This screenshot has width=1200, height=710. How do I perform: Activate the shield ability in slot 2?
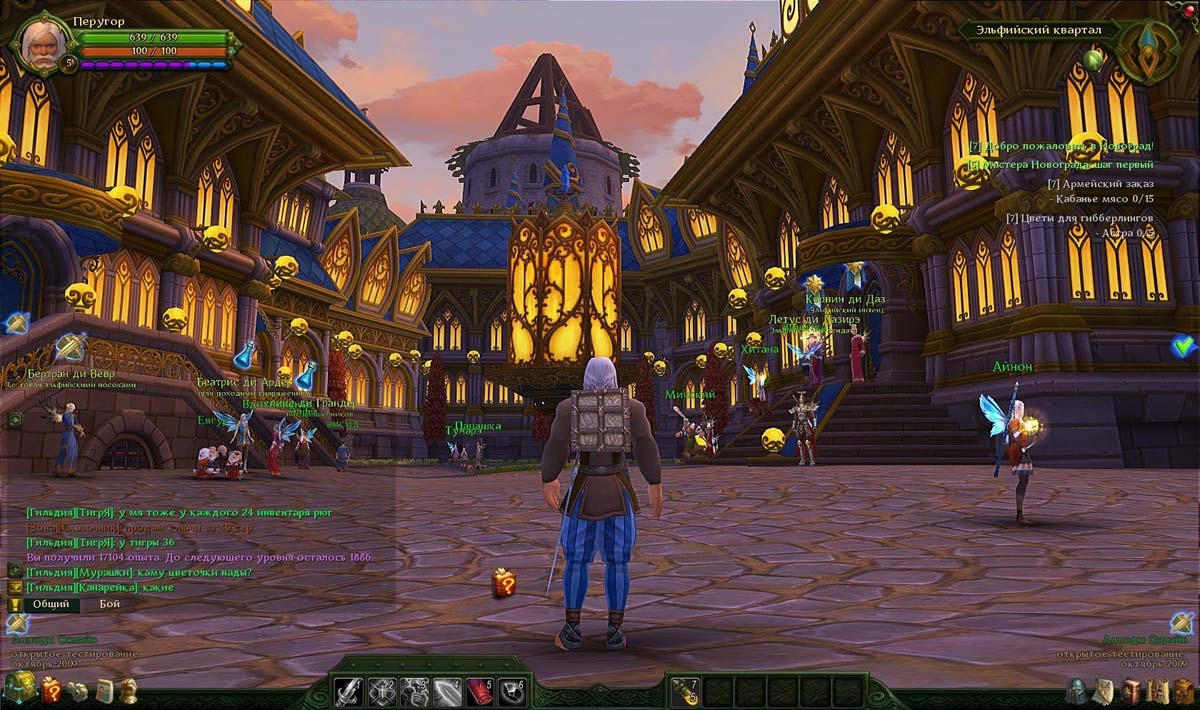[382, 691]
